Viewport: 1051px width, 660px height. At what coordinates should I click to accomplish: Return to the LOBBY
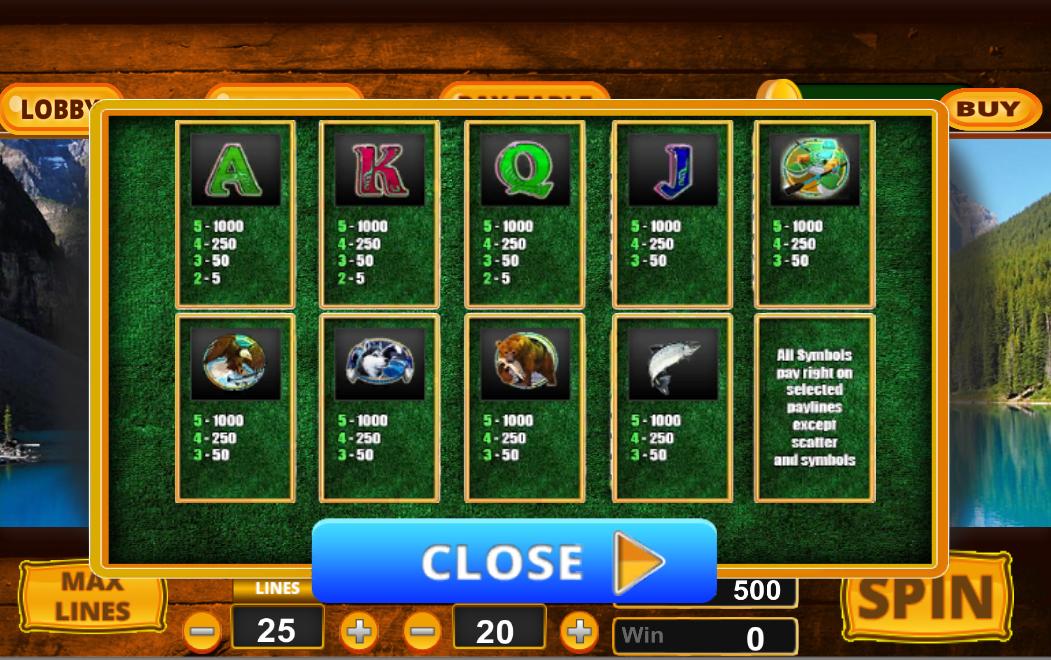48,109
